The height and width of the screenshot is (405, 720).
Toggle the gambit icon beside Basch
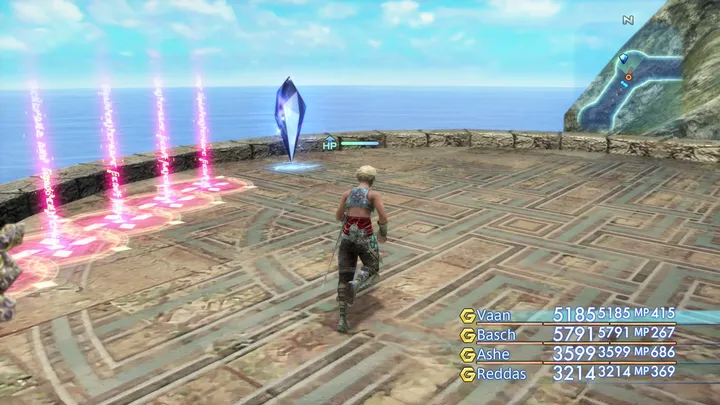coord(467,334)
